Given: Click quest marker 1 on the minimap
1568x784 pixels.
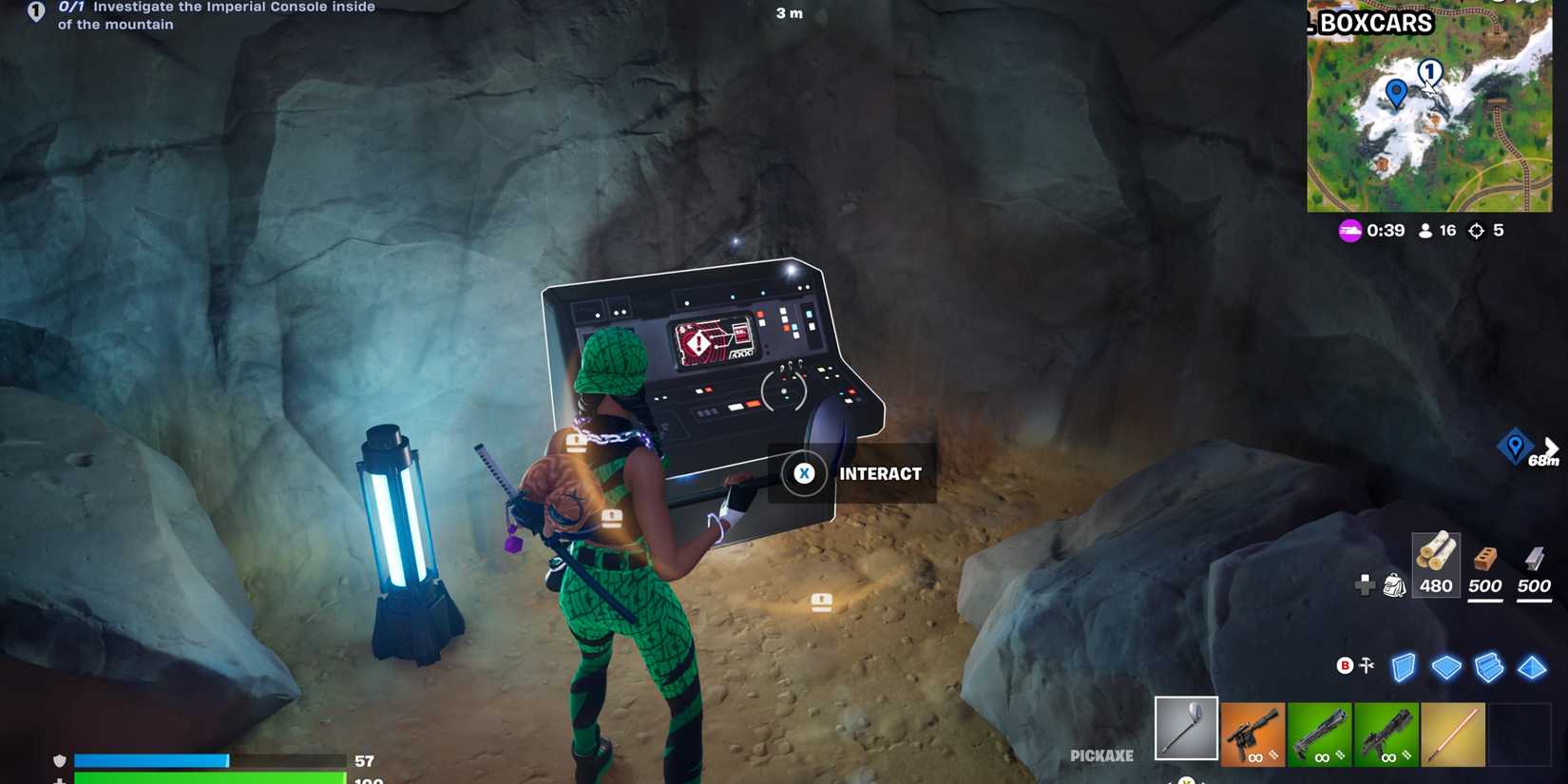Looking at the screenshot, I should coord(1428,71).
